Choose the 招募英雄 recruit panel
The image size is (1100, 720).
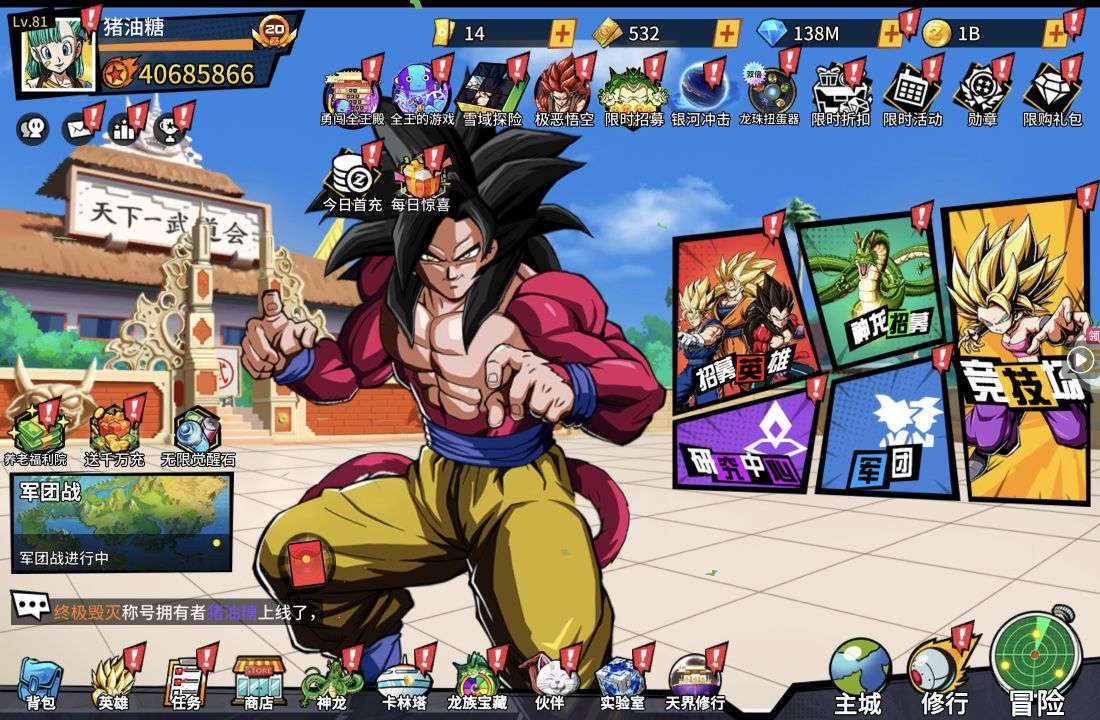click(x=741, y=318)
